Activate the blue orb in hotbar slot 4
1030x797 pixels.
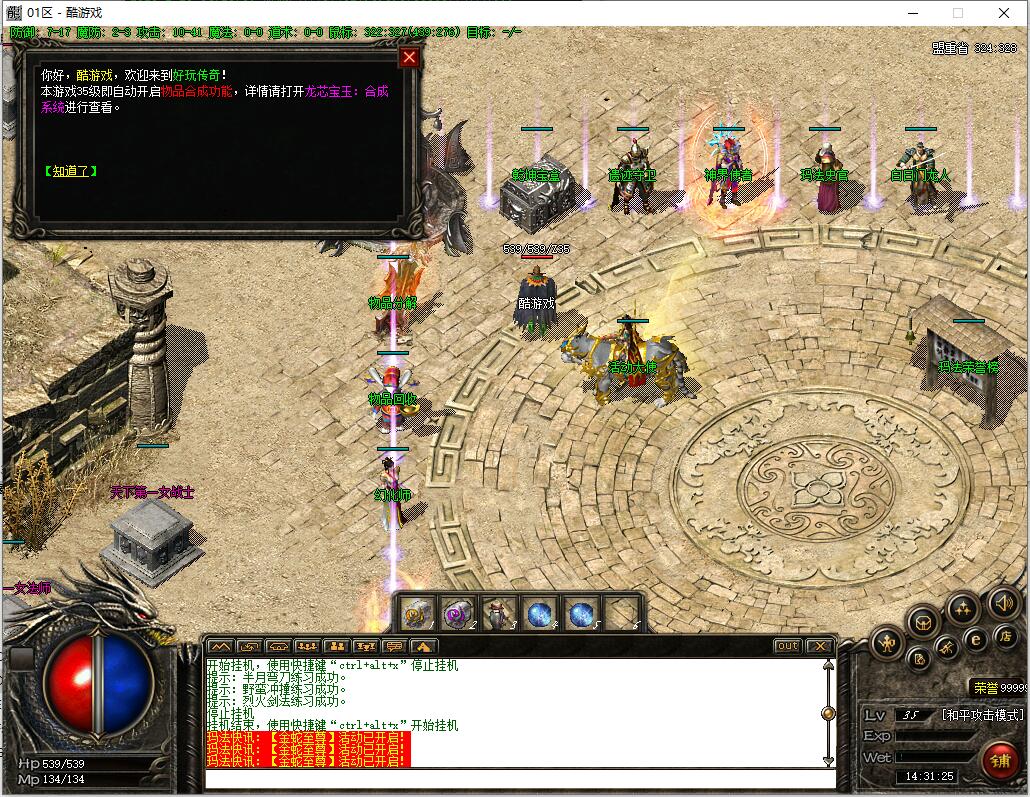click(x=541, y=613)
